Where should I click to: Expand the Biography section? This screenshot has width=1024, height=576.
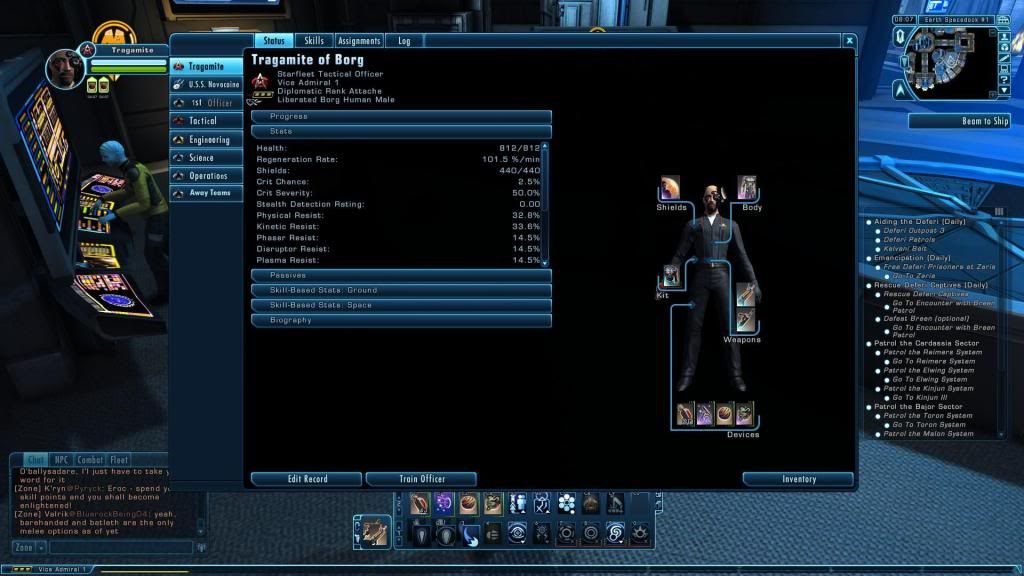tap(401, 320)
